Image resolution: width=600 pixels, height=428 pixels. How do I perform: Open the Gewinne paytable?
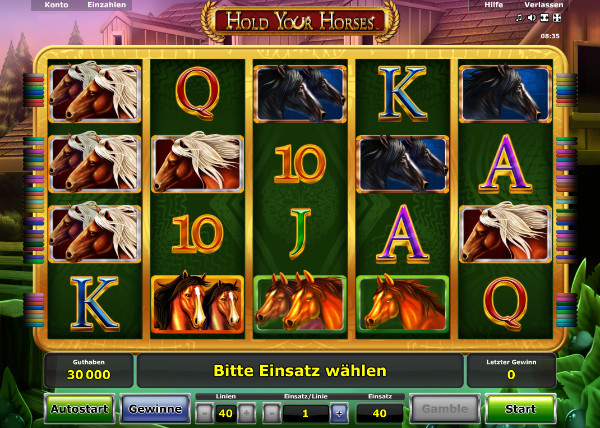pyautogui.click(x=154, y=408)
